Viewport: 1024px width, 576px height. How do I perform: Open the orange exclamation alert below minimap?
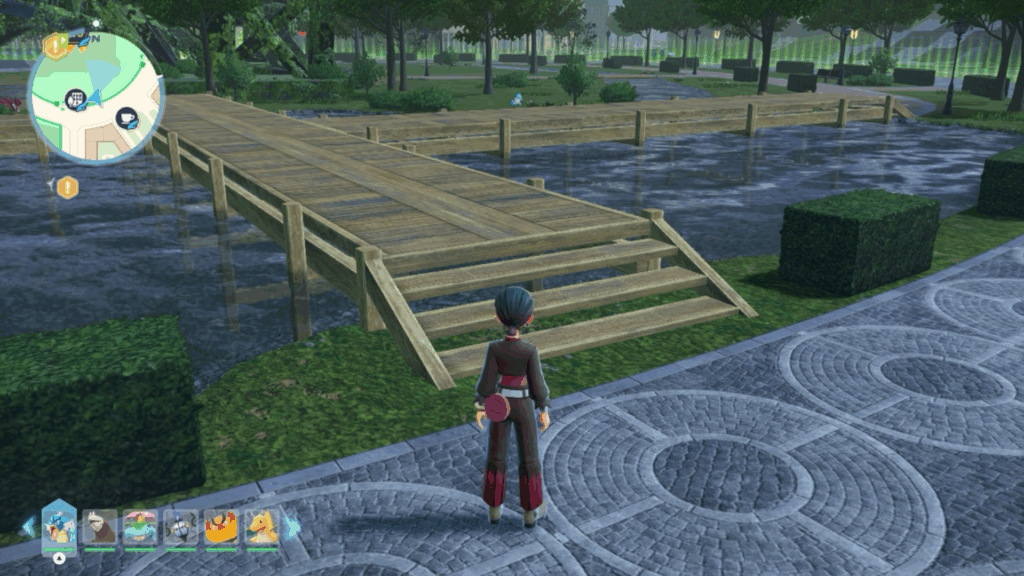click(x=67, y=187)
